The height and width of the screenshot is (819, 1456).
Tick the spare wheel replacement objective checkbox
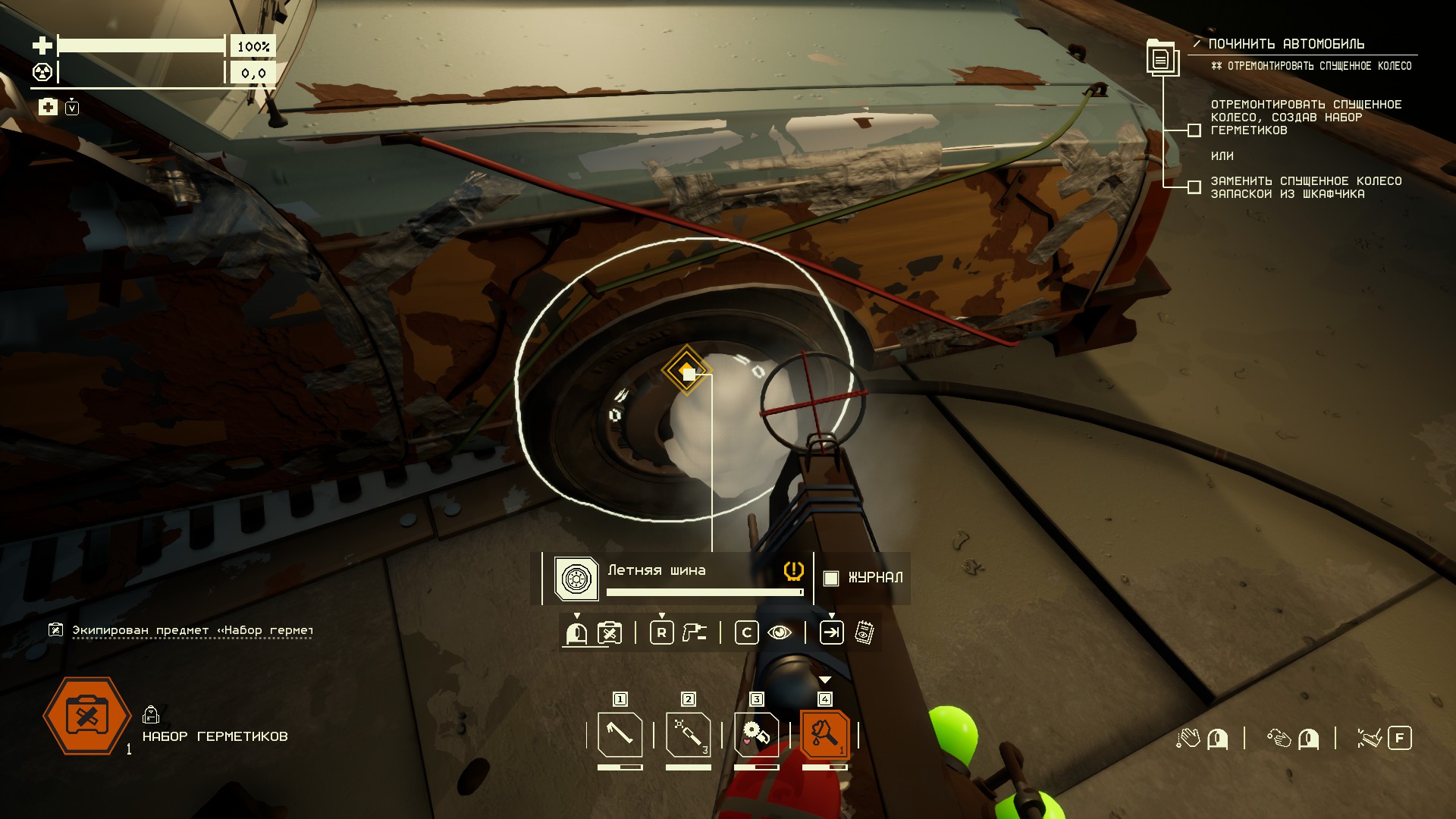click(x=1194, y=187)
